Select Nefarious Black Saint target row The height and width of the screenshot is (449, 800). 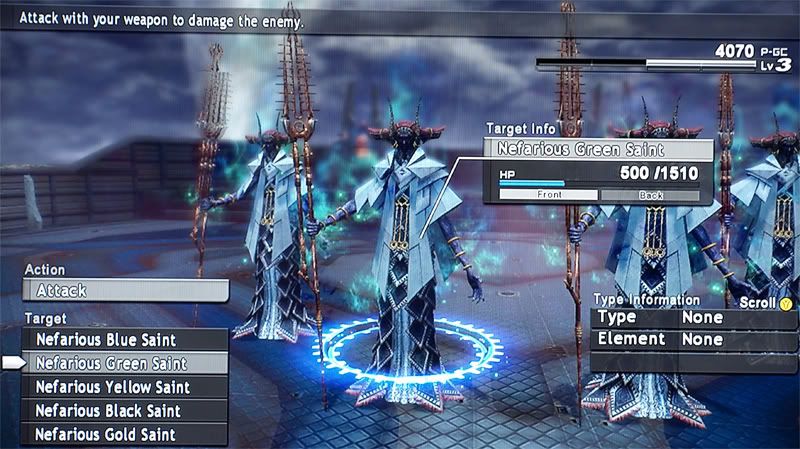pyautogui.click(x=124, y=411)
